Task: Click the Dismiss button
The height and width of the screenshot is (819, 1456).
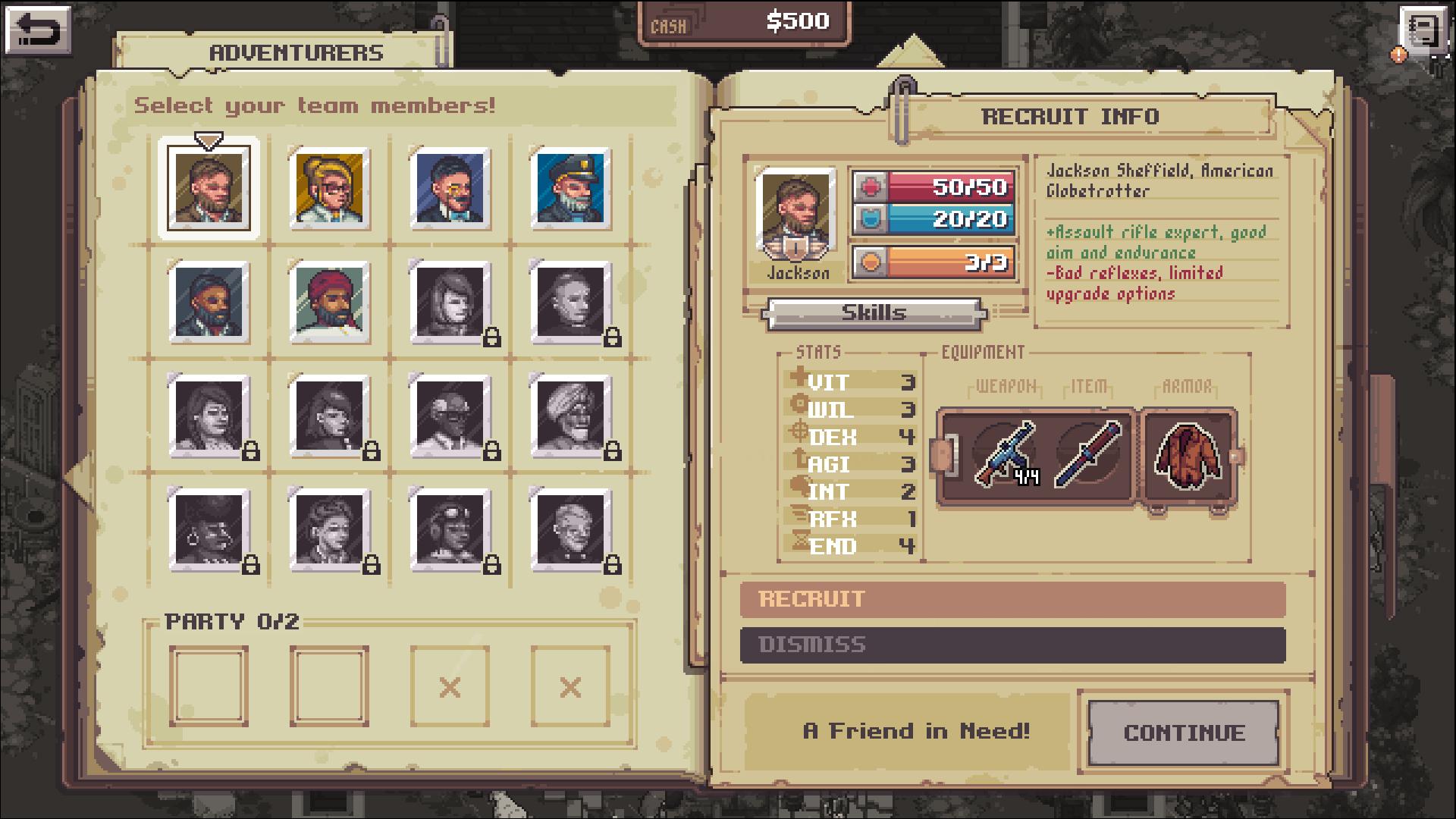Action: tap(1012, 645)
